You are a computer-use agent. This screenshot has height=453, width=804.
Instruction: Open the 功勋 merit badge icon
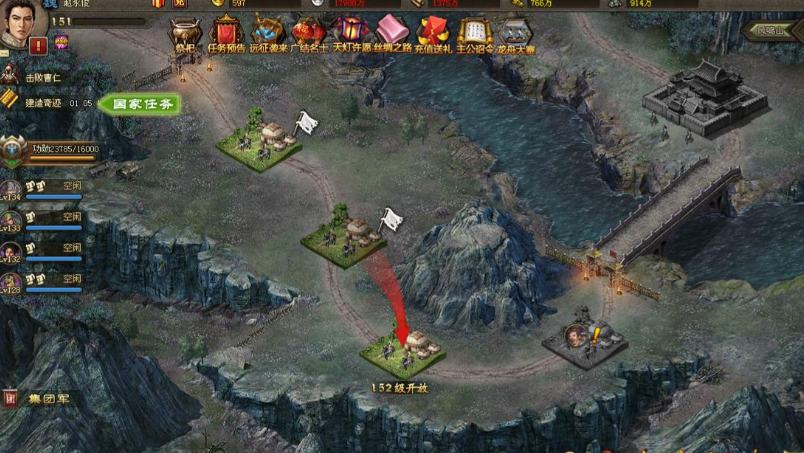coord(14,152)
